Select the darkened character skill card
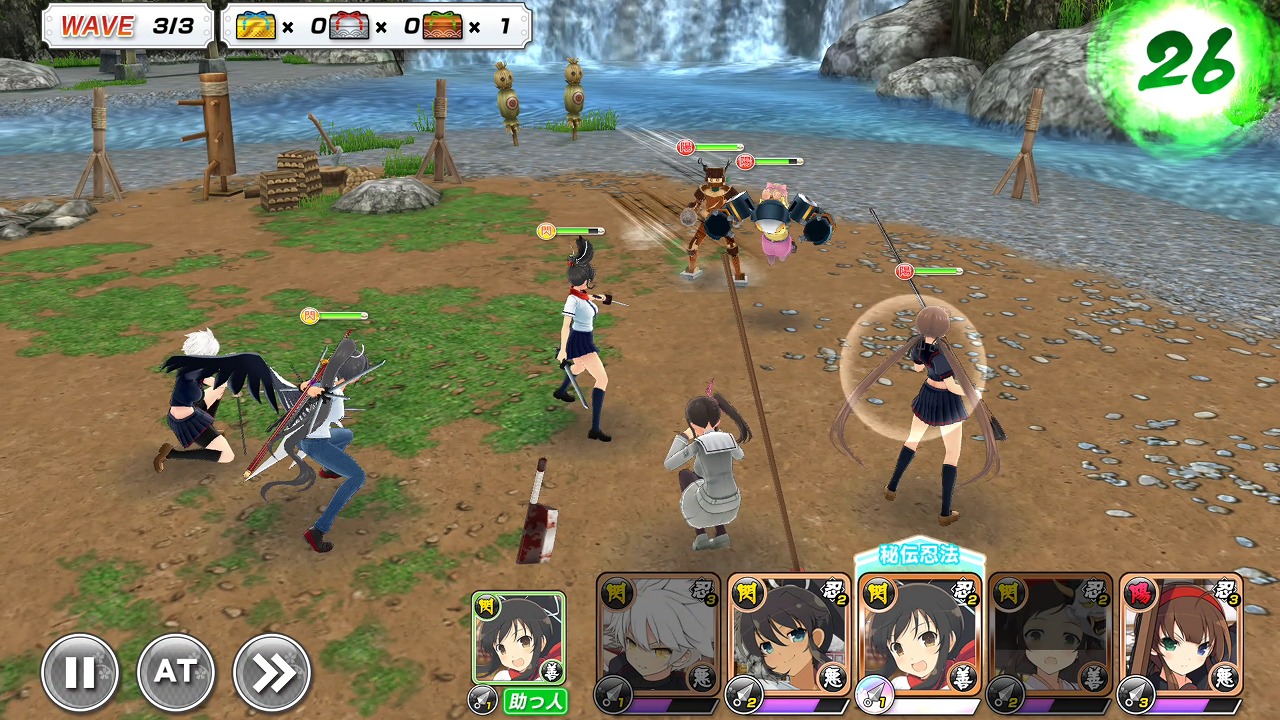1280x720 pixels. [x=1050, y=636]
